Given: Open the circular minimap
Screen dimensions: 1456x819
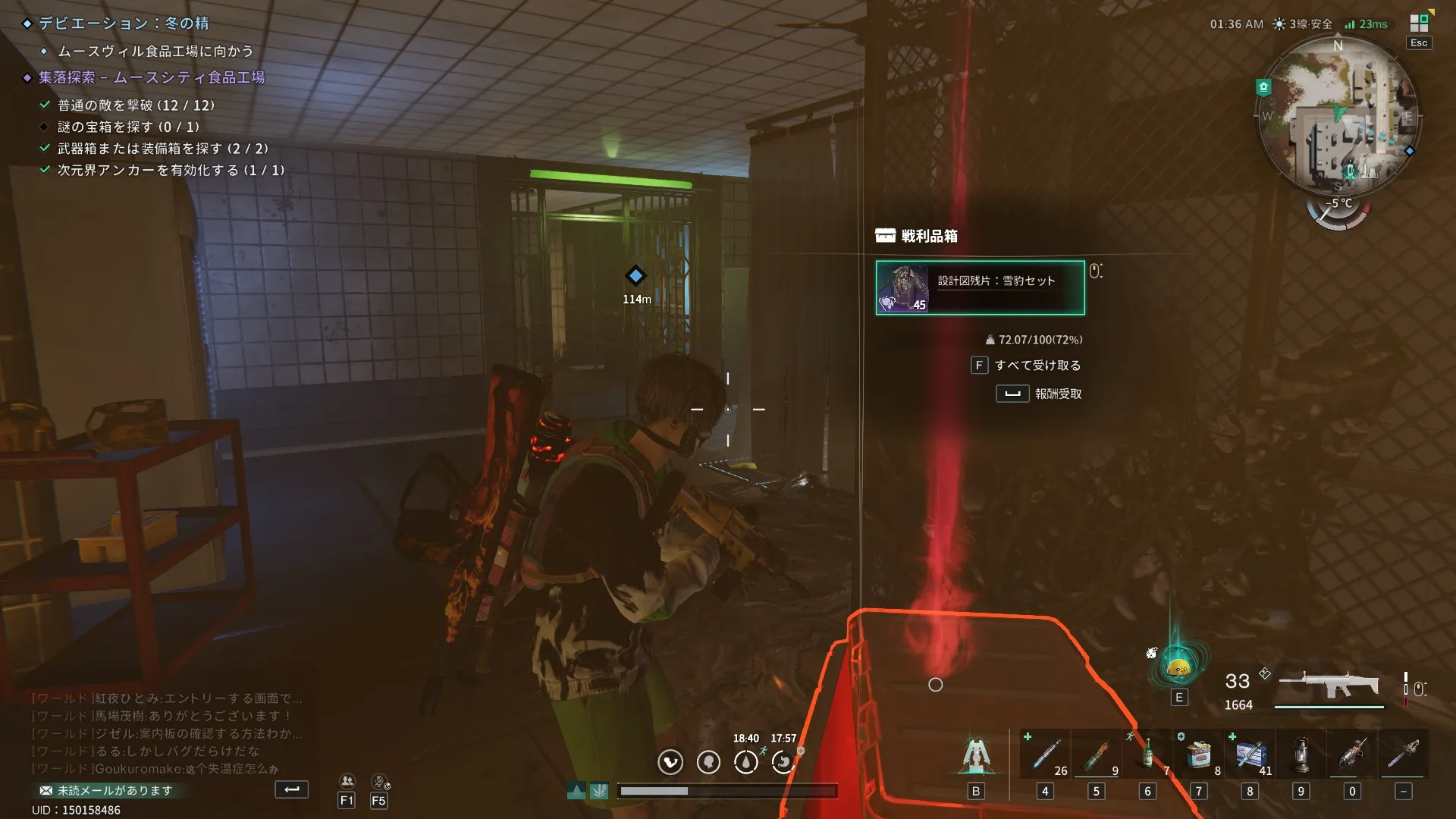Looking at the screenshot, I should coord(1338,115).
